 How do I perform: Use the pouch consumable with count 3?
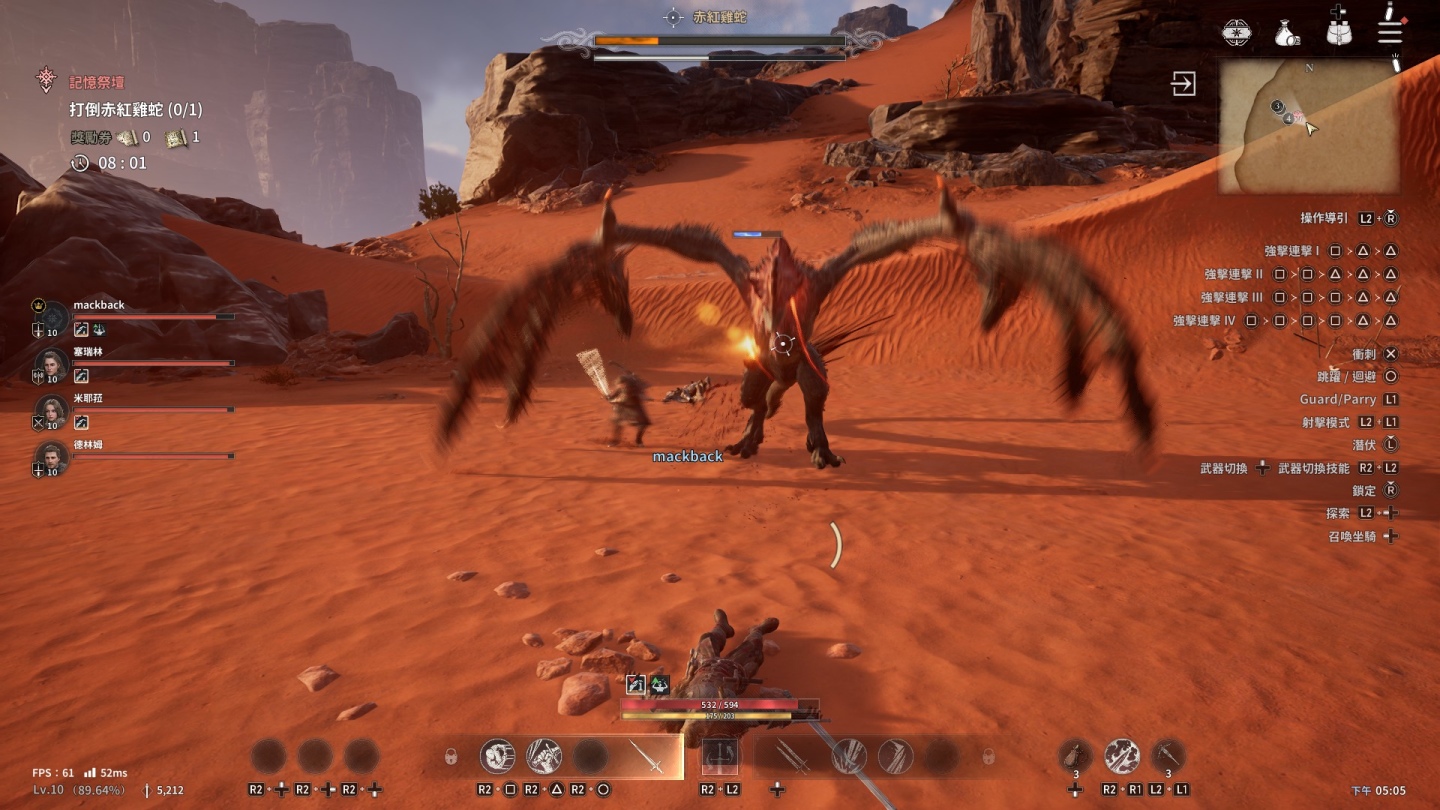[1075, 756]
